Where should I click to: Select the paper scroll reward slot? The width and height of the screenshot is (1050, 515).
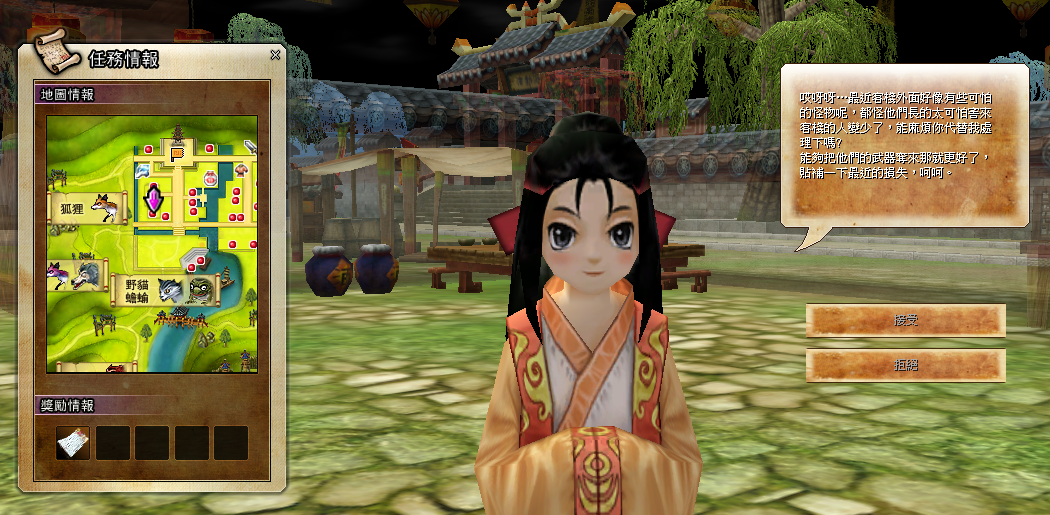[x=73, y=442]
